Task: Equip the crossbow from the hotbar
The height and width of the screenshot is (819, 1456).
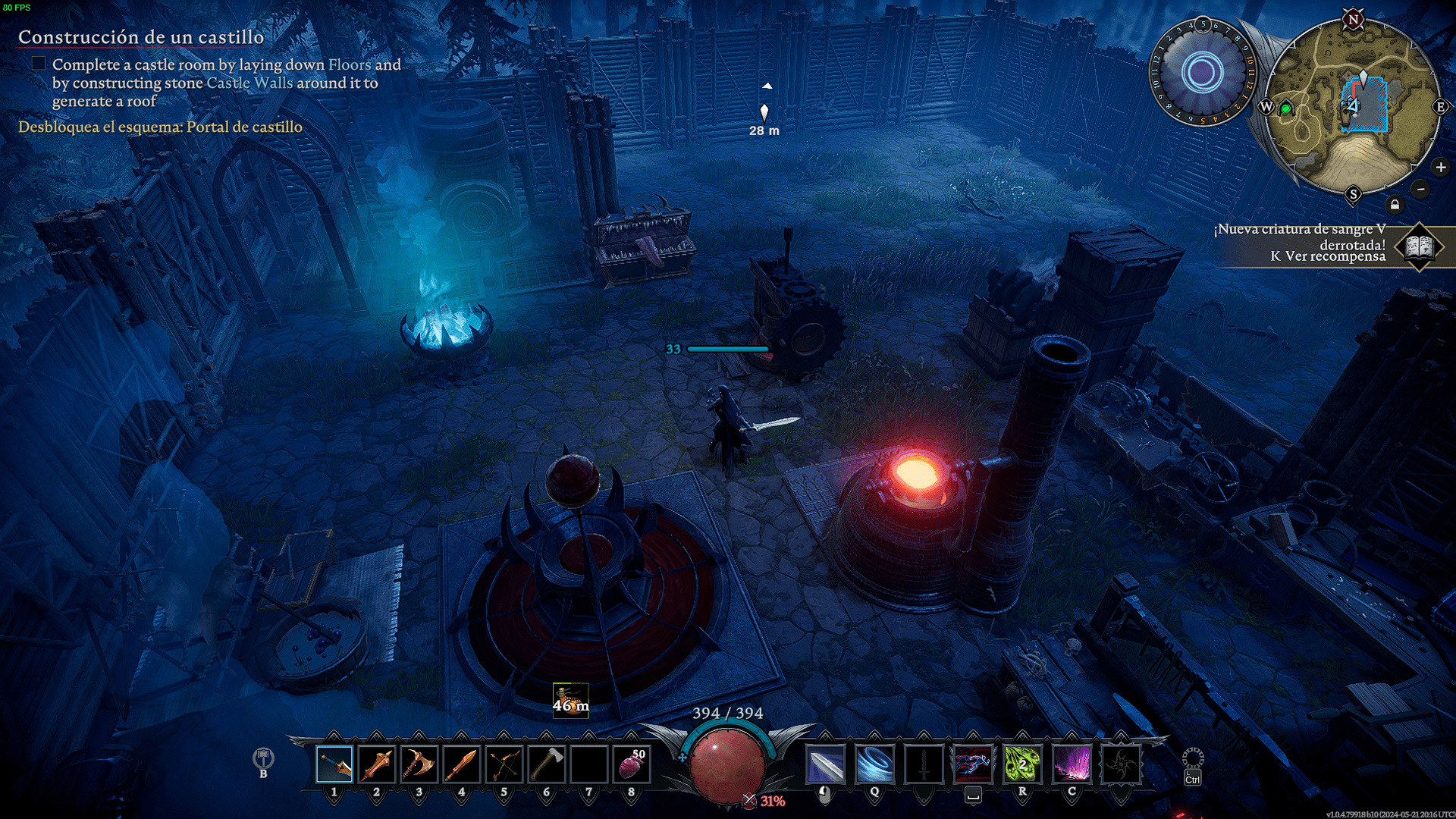Action: click(504, 764)
